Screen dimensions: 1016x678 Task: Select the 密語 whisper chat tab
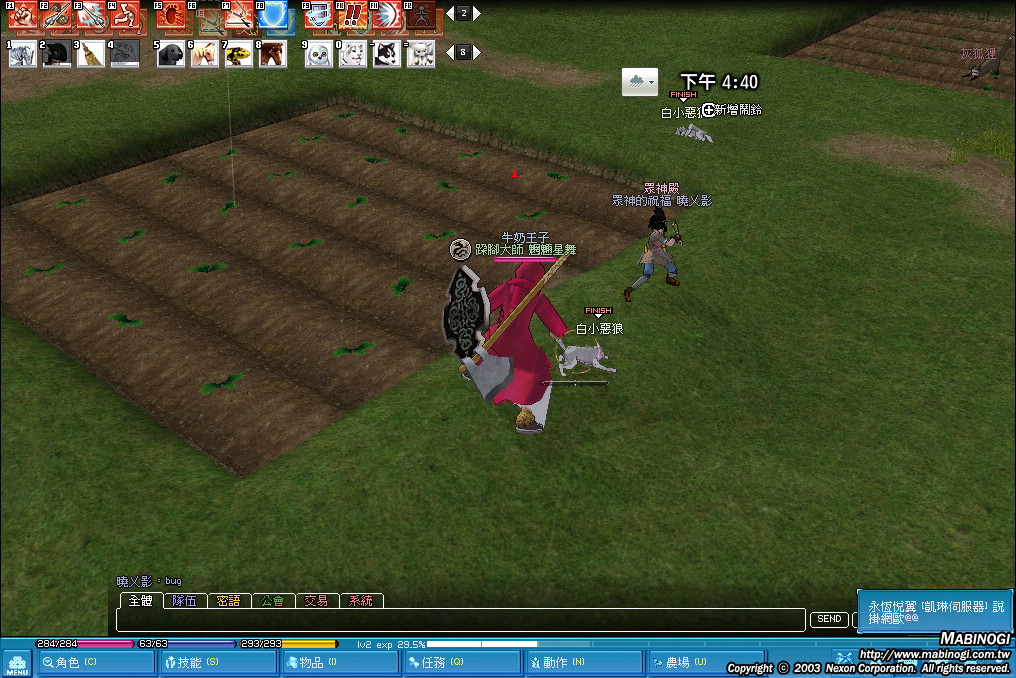coord(229,601)
